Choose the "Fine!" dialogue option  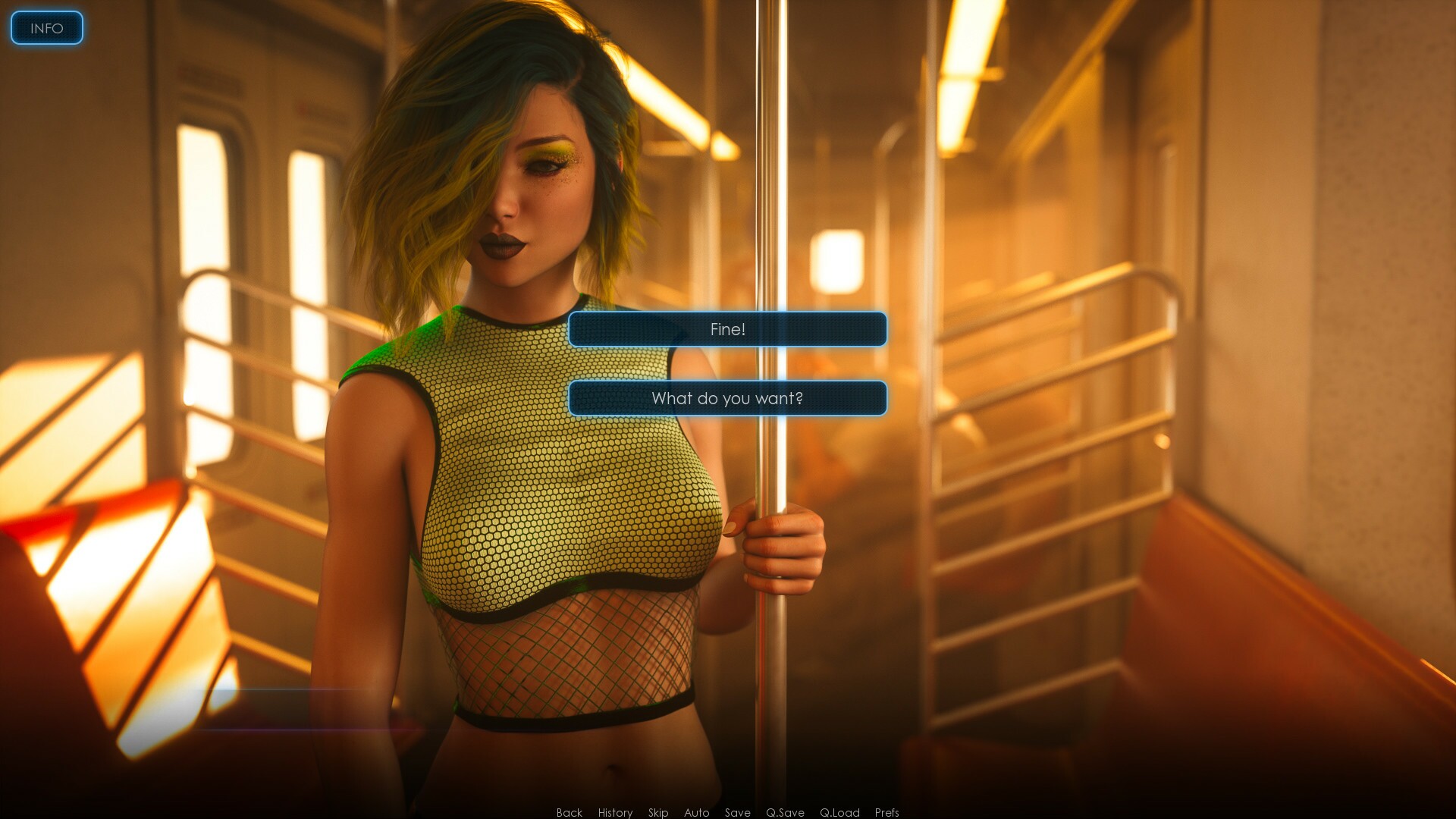pyautogui.click(x=727, y=329)
